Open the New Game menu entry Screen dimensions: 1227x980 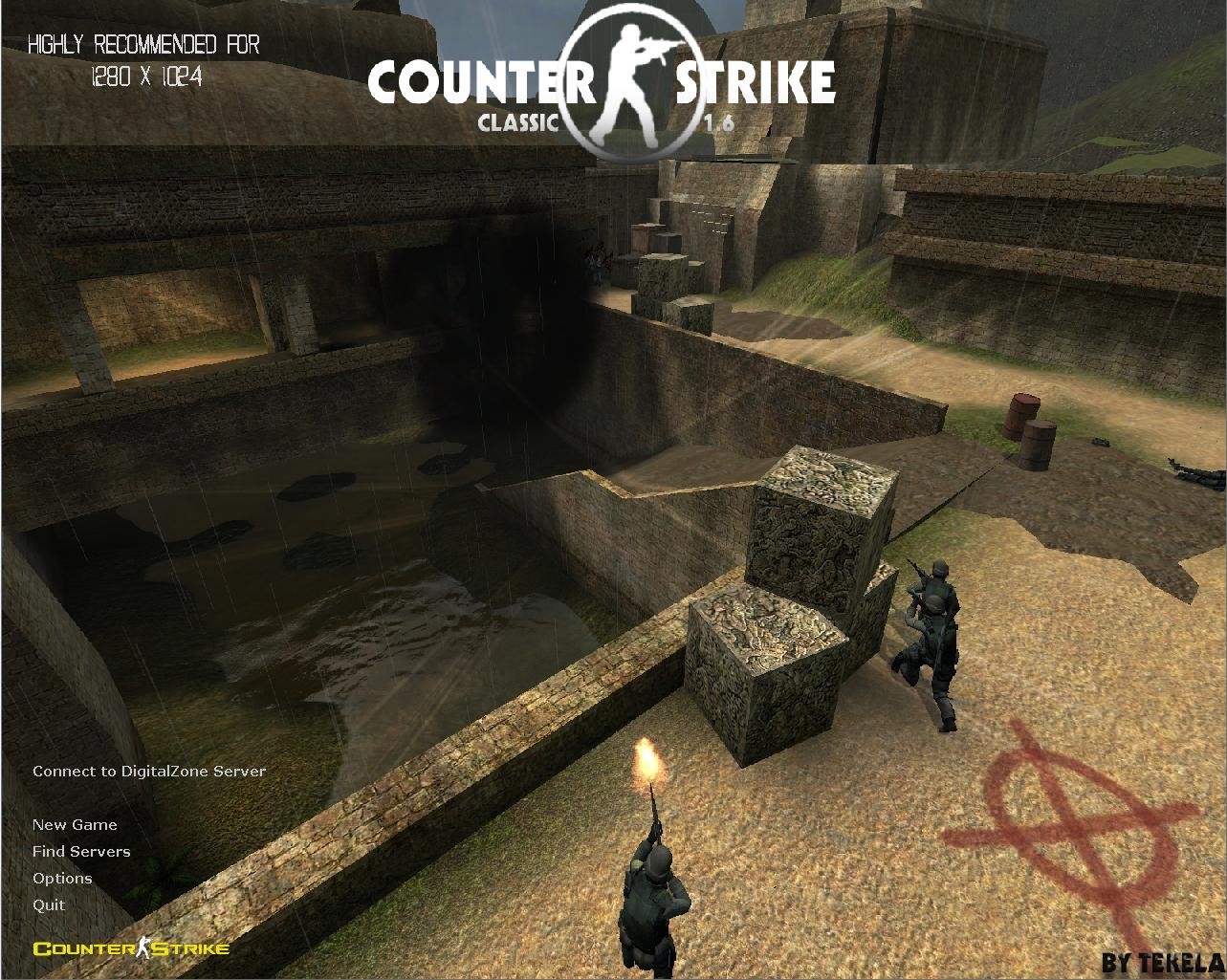(75, 824)
